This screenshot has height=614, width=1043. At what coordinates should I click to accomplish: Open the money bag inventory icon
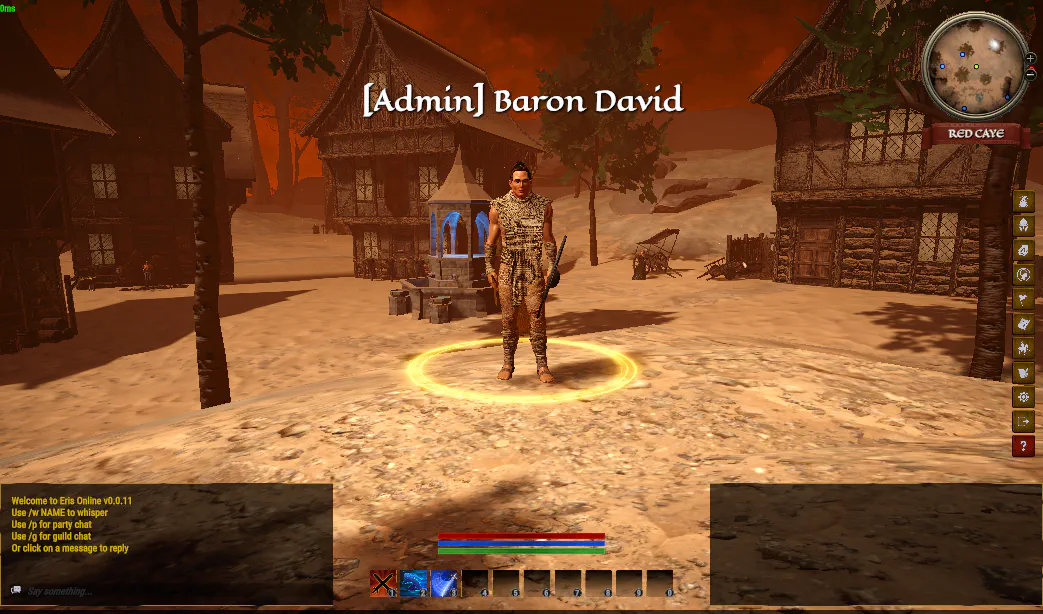(x=1023, y=201)
